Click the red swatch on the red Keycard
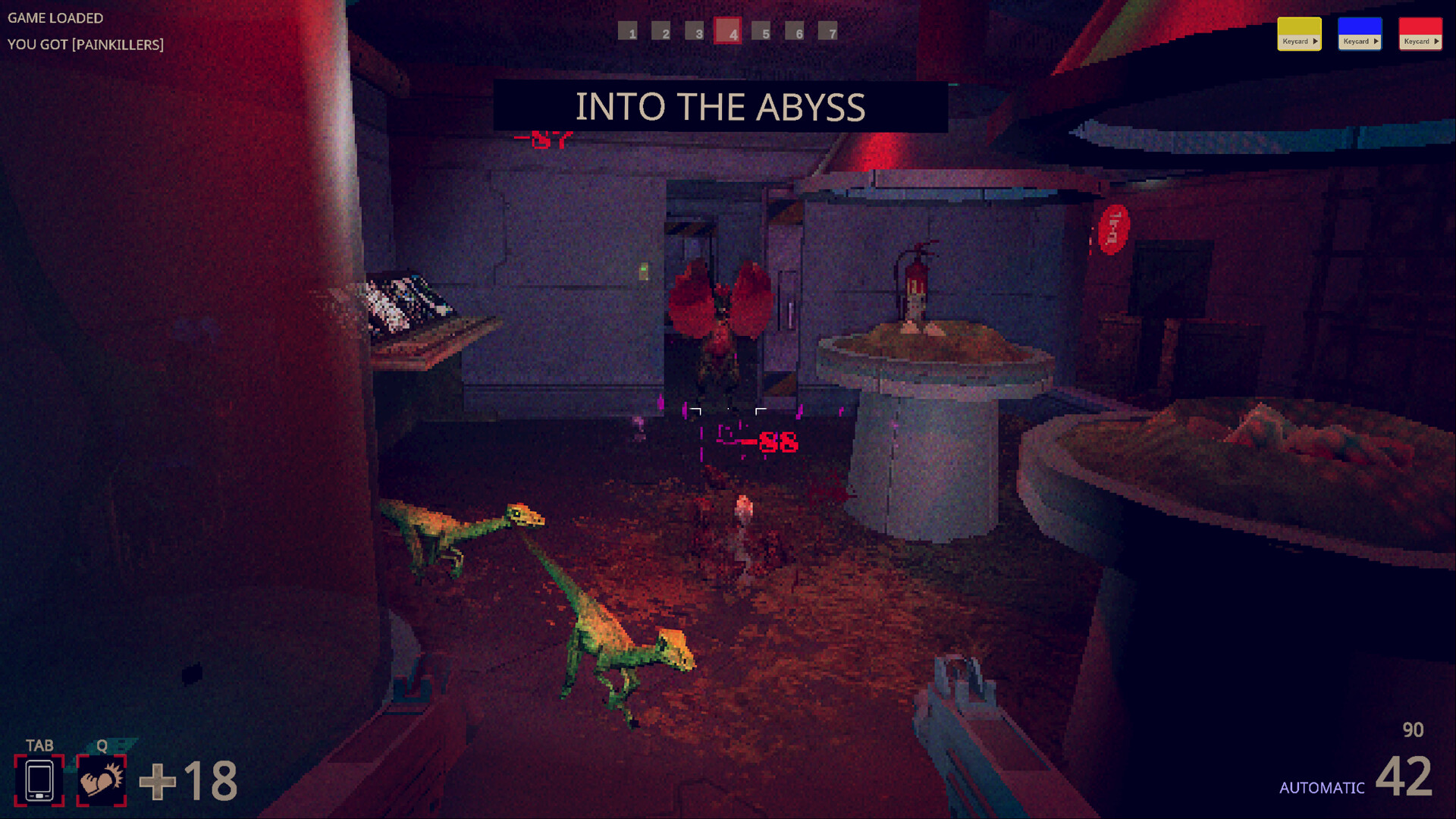The width and height of the screenshot is (1456, 819). [1420, 27]
